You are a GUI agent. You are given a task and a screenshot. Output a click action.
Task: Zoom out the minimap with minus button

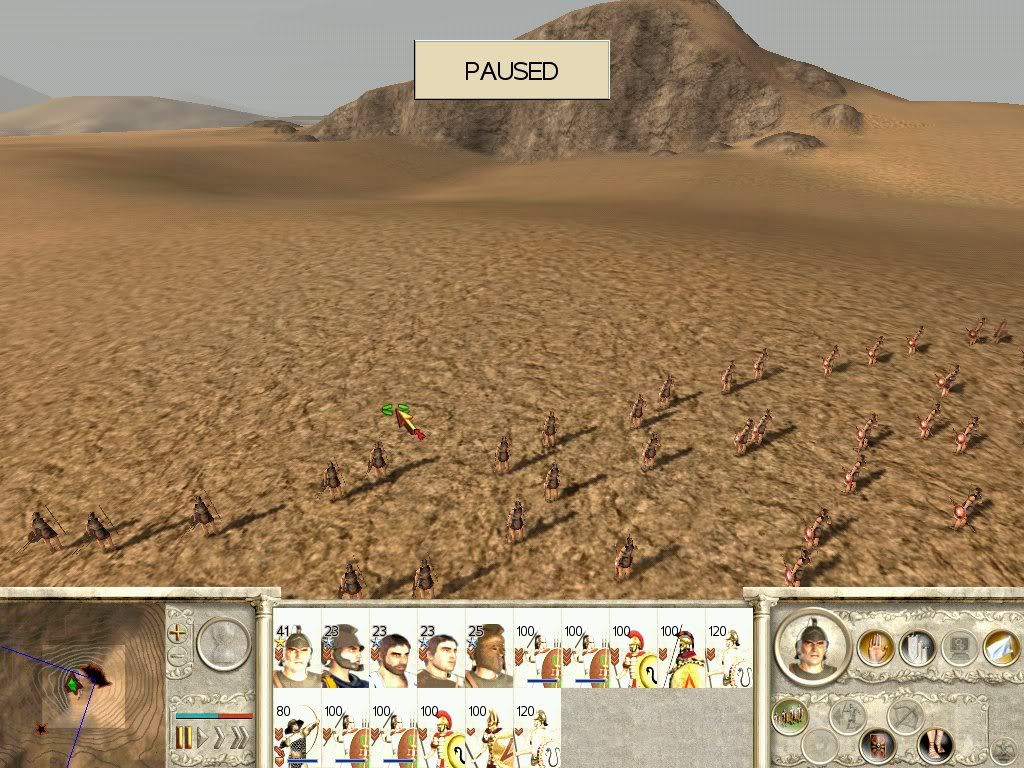179,657
